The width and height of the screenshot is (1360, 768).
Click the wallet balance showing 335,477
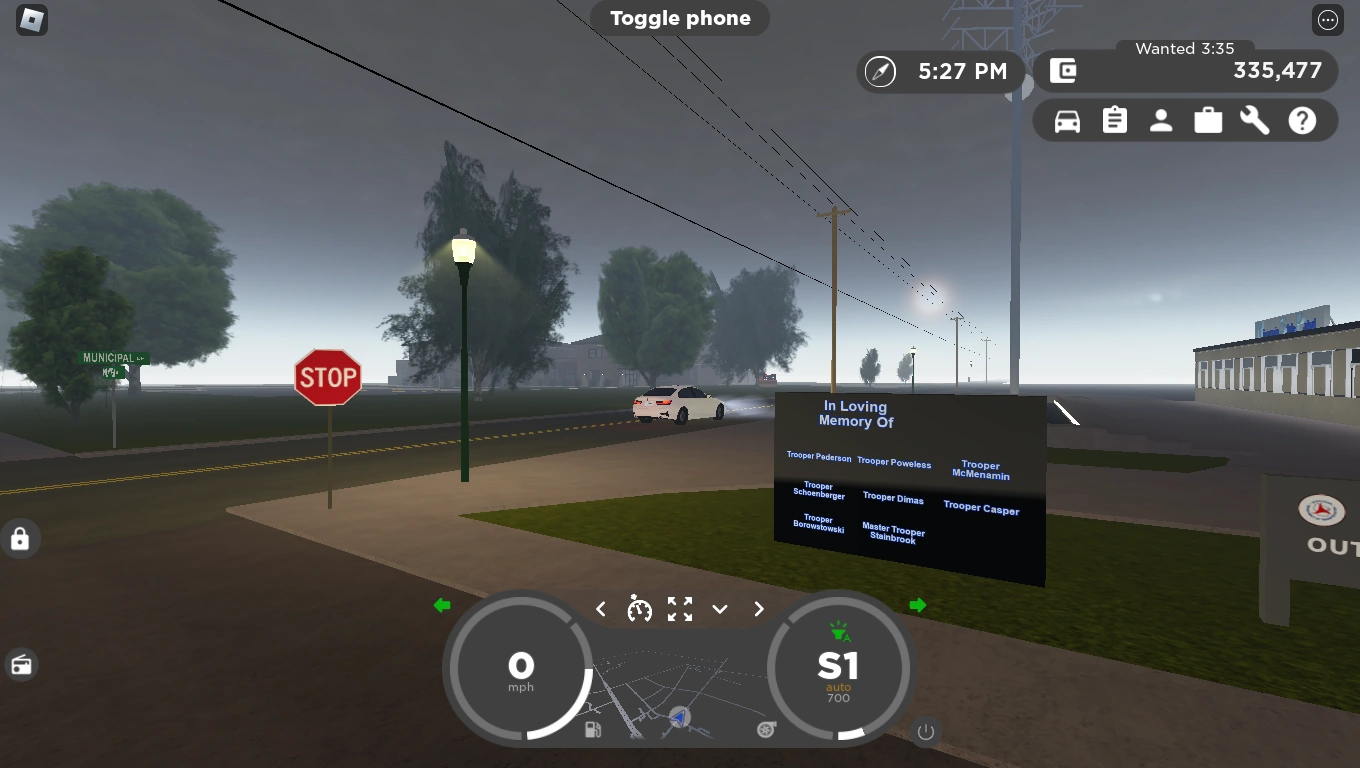tap(1277, 71)
